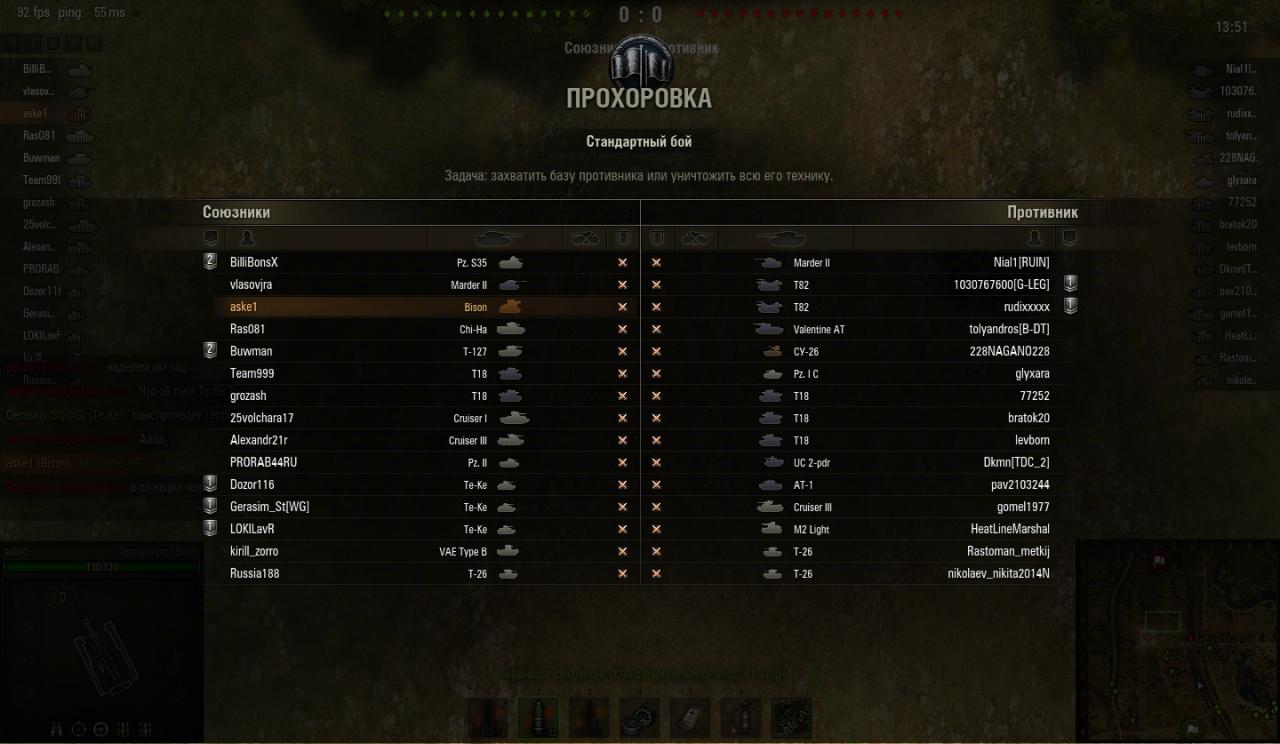Activate the fire extinguisher consumable
This screenshot has width=1280, height=744.
tap(741, 717)
